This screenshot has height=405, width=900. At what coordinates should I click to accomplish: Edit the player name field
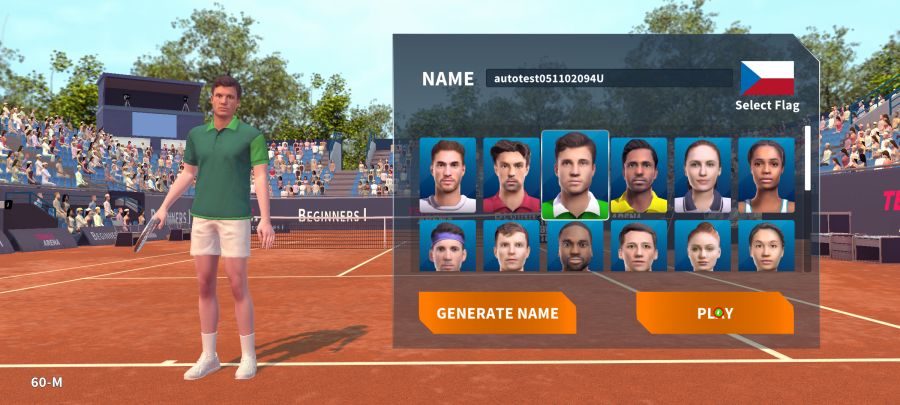(609, 78)
